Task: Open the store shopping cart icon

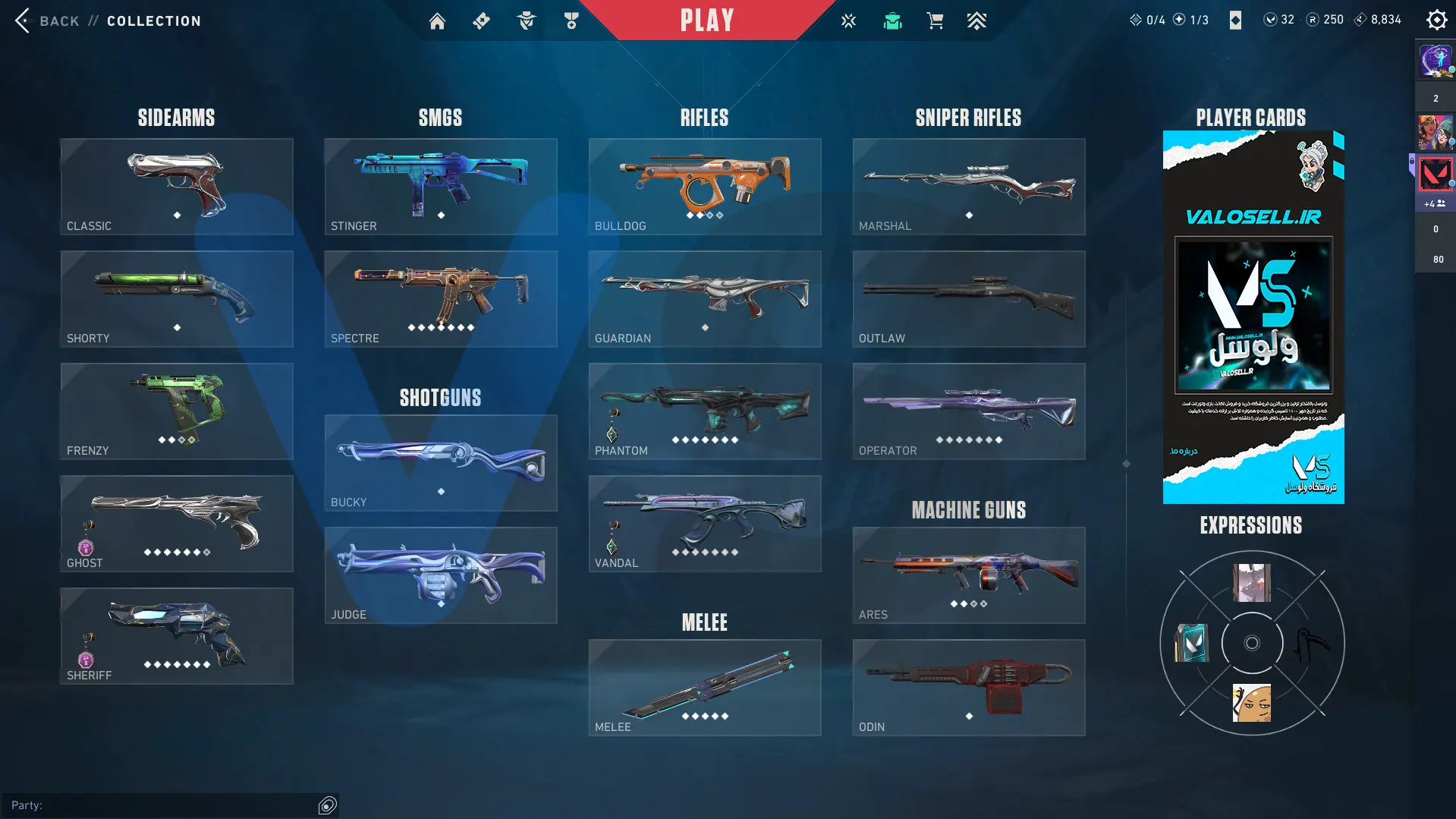Action: point(935,21)
